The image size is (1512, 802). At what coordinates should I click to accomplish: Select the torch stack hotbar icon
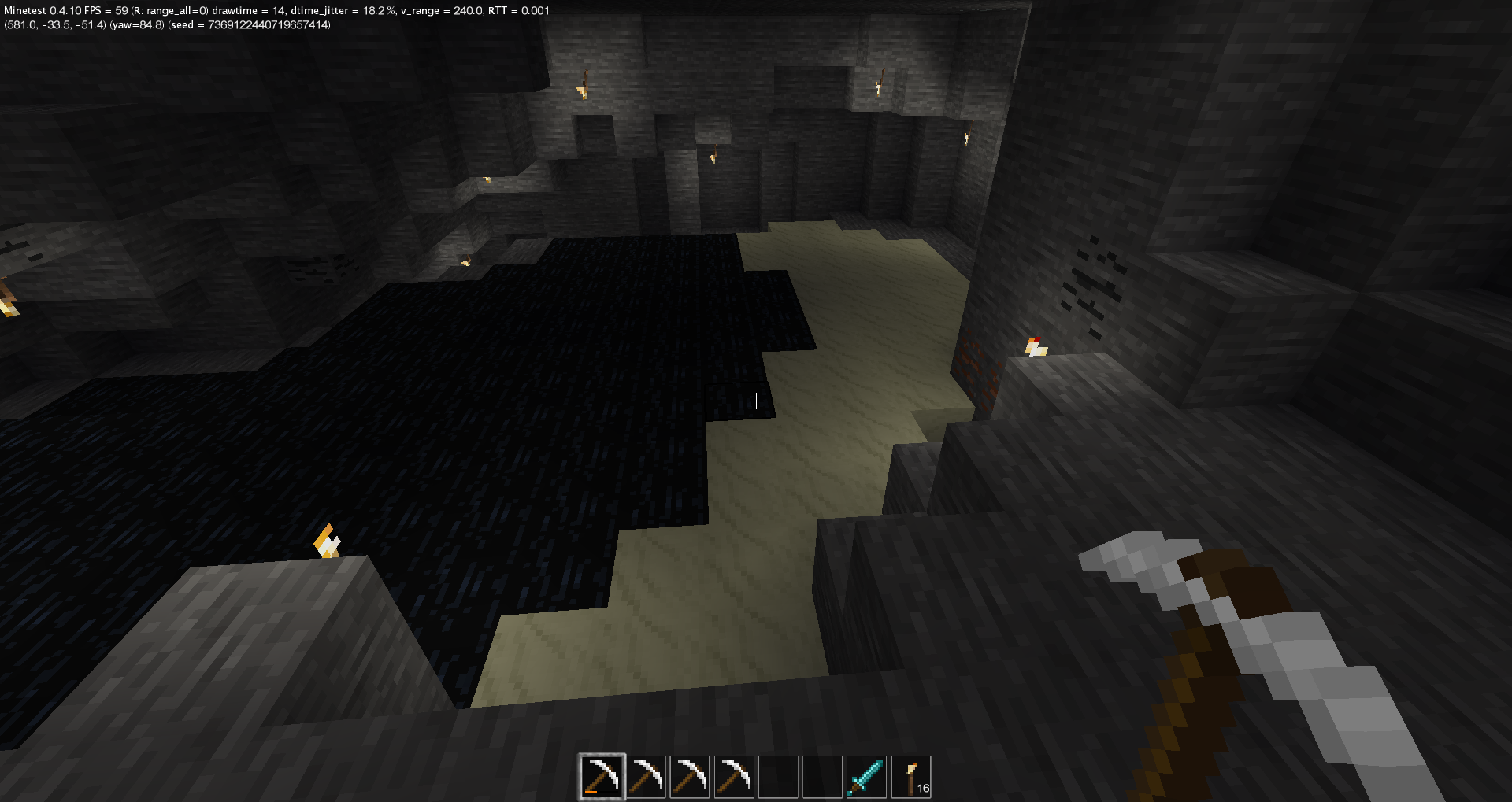tap(910, 777)
